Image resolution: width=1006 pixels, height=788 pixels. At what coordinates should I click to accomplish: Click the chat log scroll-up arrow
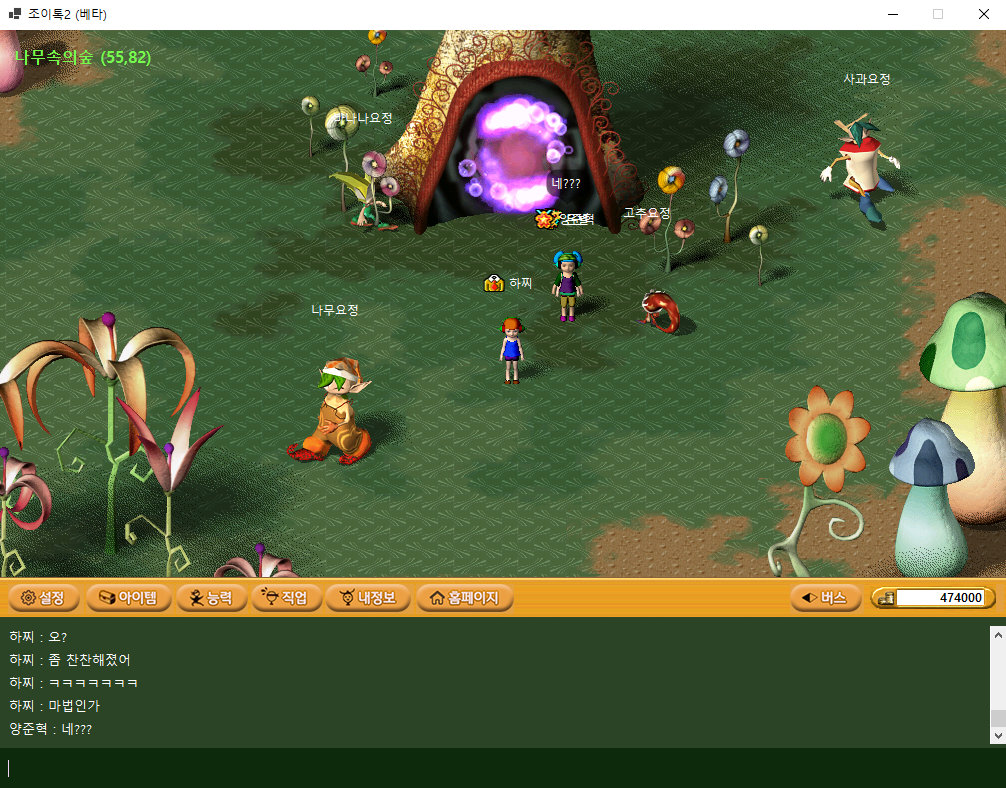(997, 634)
